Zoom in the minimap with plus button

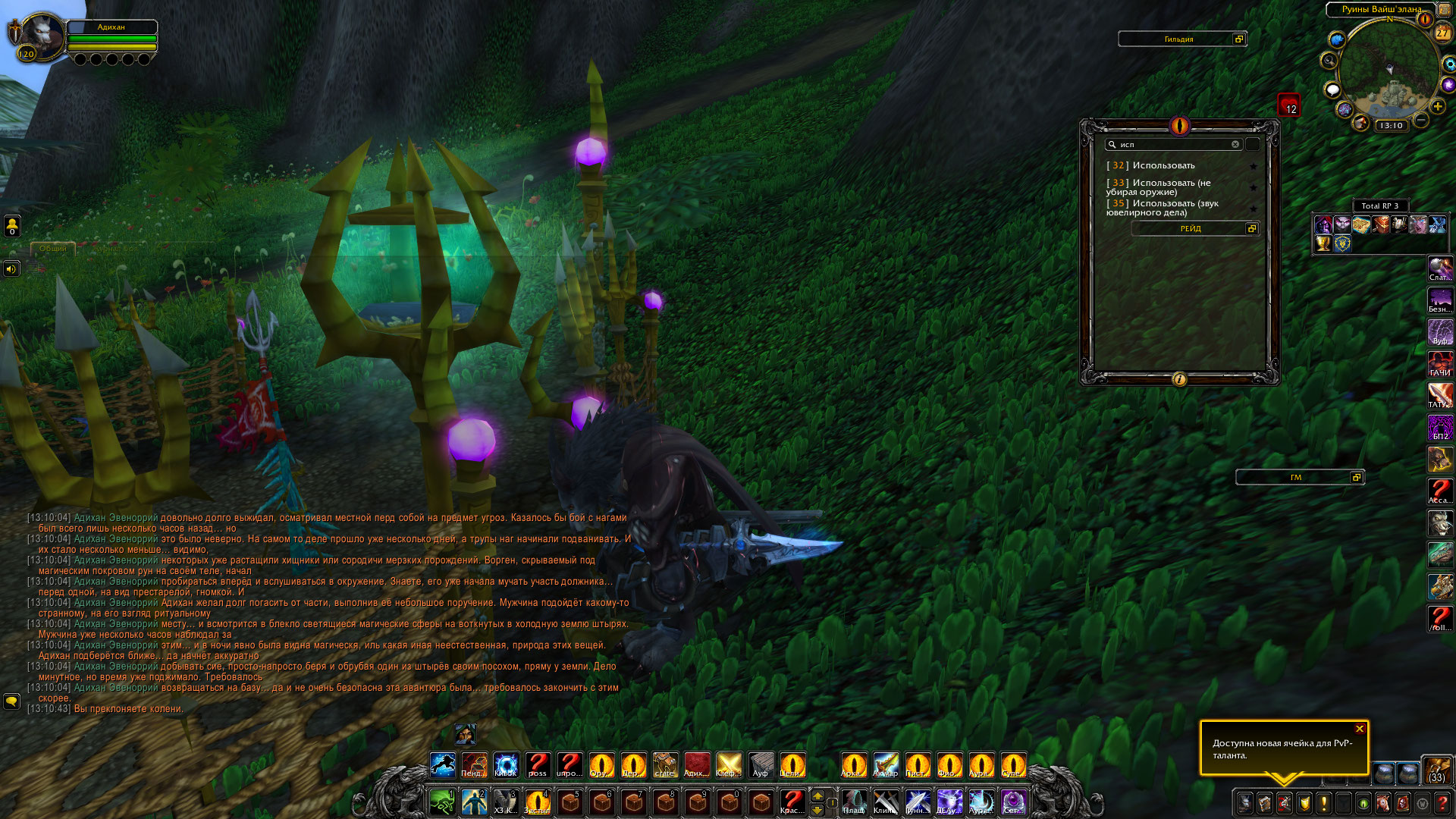[1438, 107]
